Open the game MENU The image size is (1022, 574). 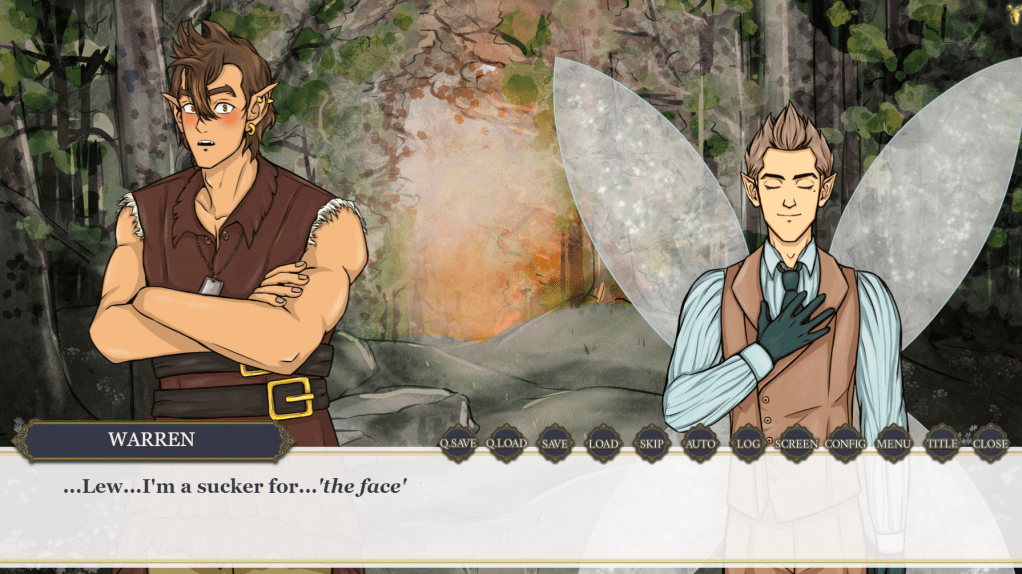[893, 443]
